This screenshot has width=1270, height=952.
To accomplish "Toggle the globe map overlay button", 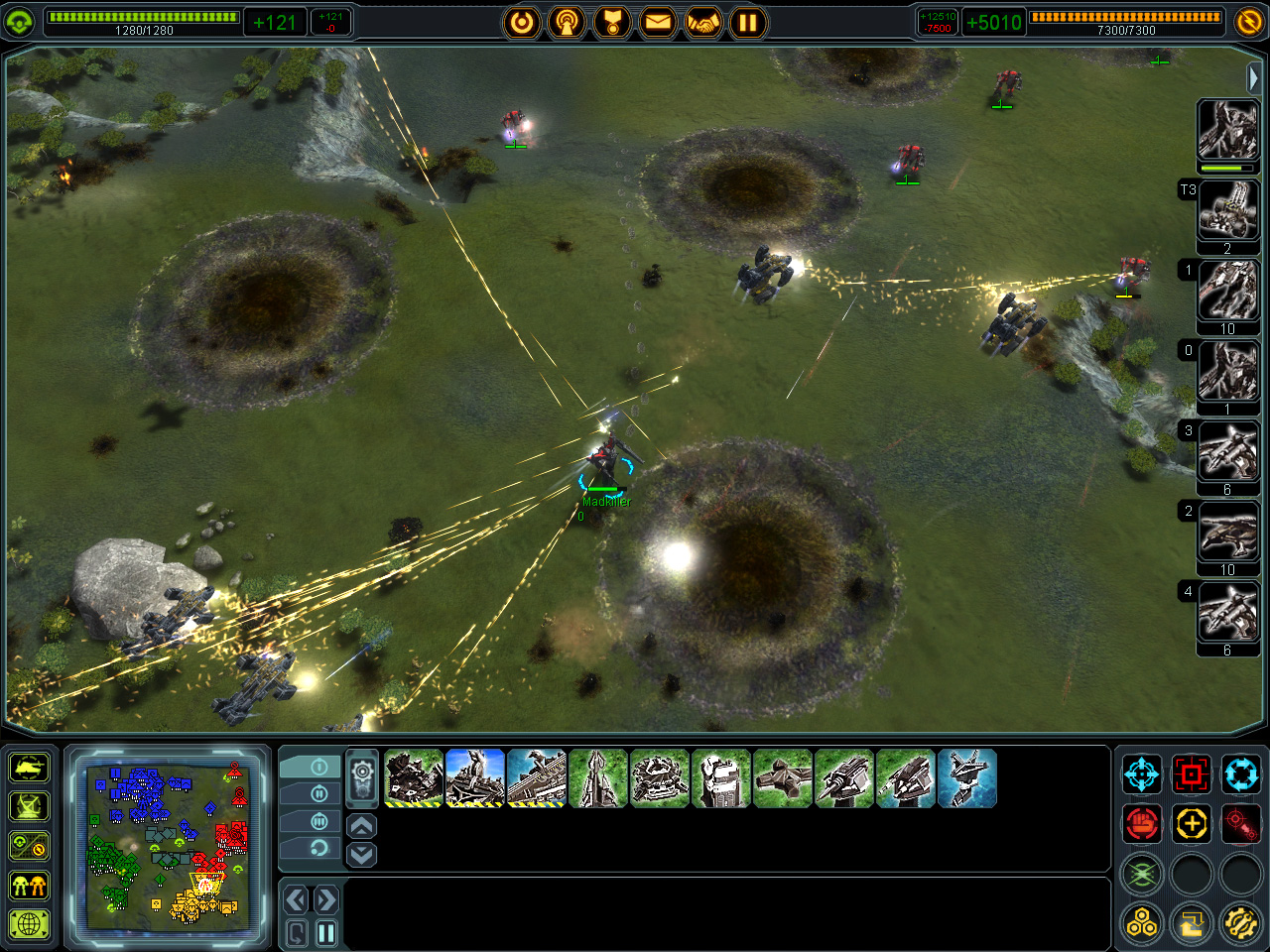I will [x=30, y=924].
